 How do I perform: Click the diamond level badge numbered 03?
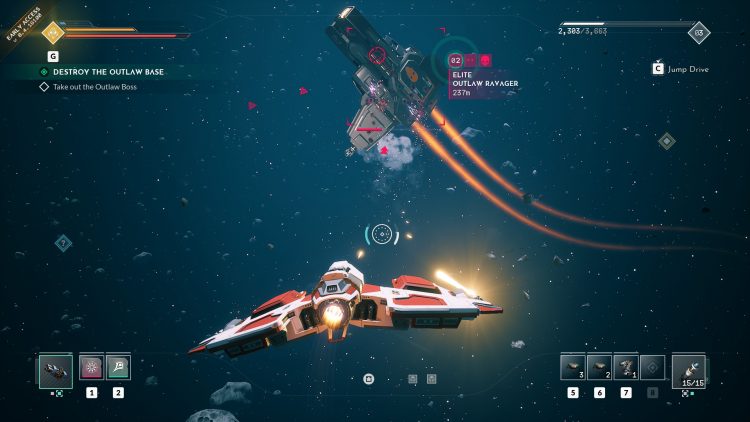pos(699,32)
